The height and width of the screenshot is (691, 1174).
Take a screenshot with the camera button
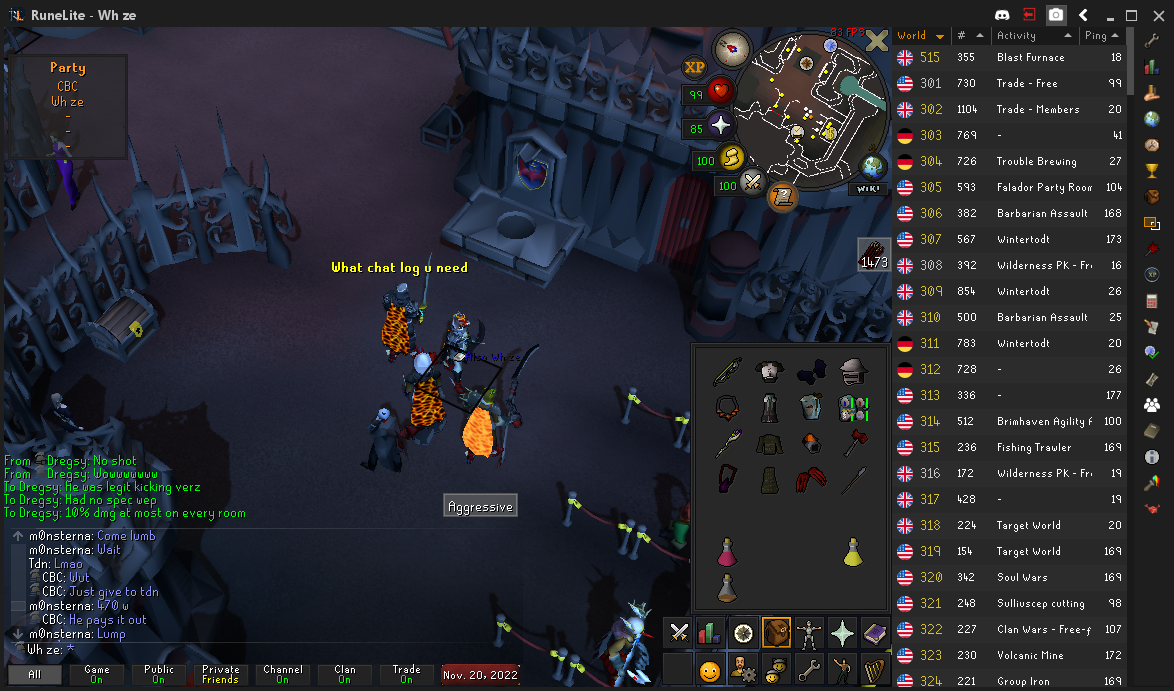click(x=1056, y=15)
